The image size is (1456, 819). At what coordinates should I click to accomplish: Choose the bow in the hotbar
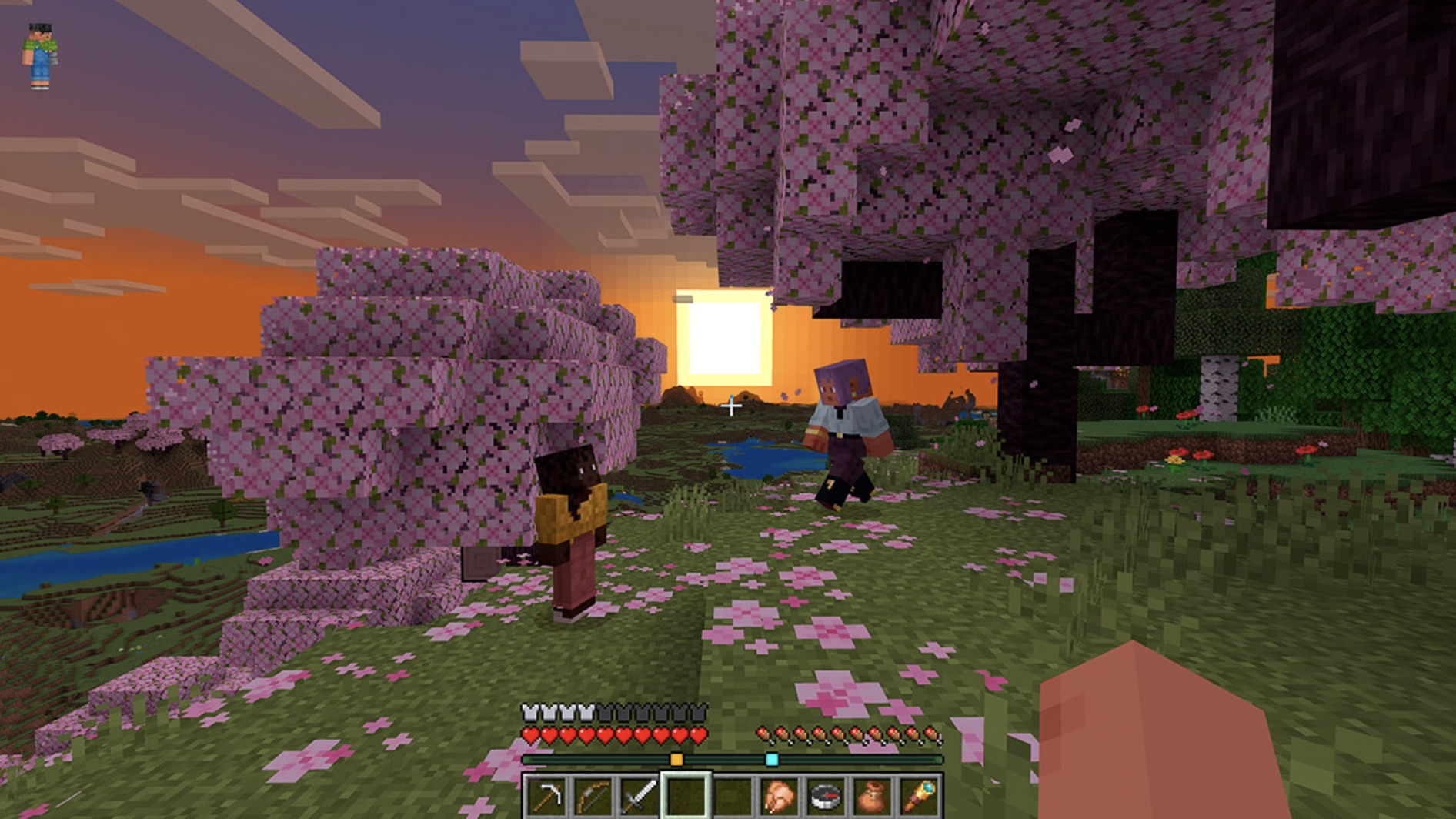[x=593, y=797]
